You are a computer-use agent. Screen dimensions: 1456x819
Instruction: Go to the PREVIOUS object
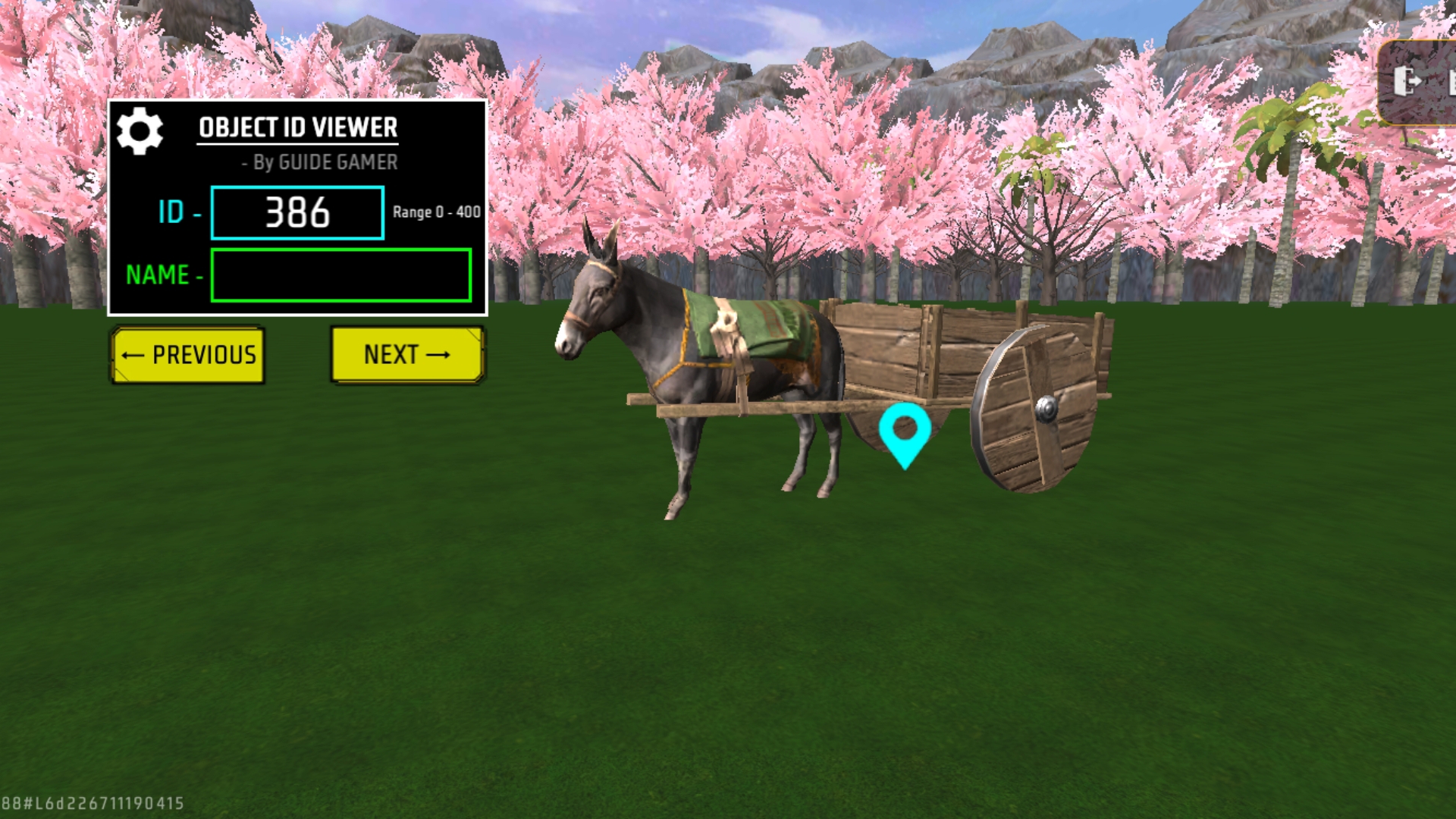point(188,355)
